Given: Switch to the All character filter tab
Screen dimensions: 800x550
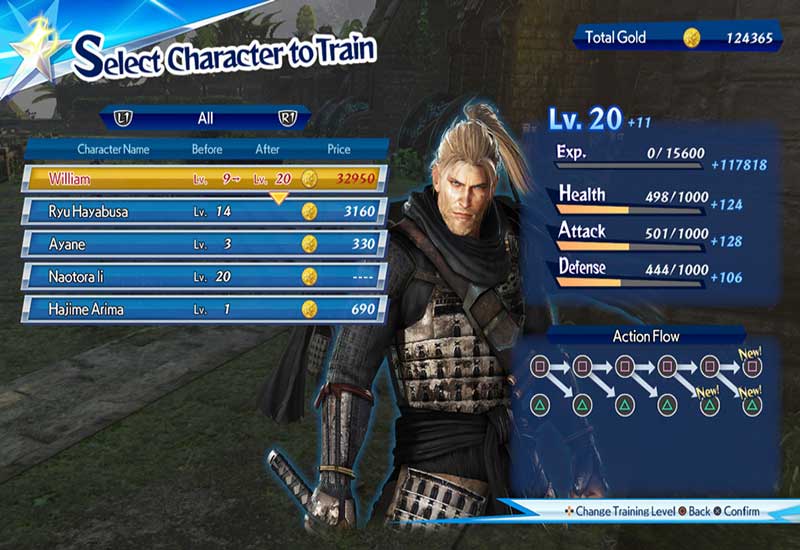Looking at the screenshot, I should click(x=205, y=118).
